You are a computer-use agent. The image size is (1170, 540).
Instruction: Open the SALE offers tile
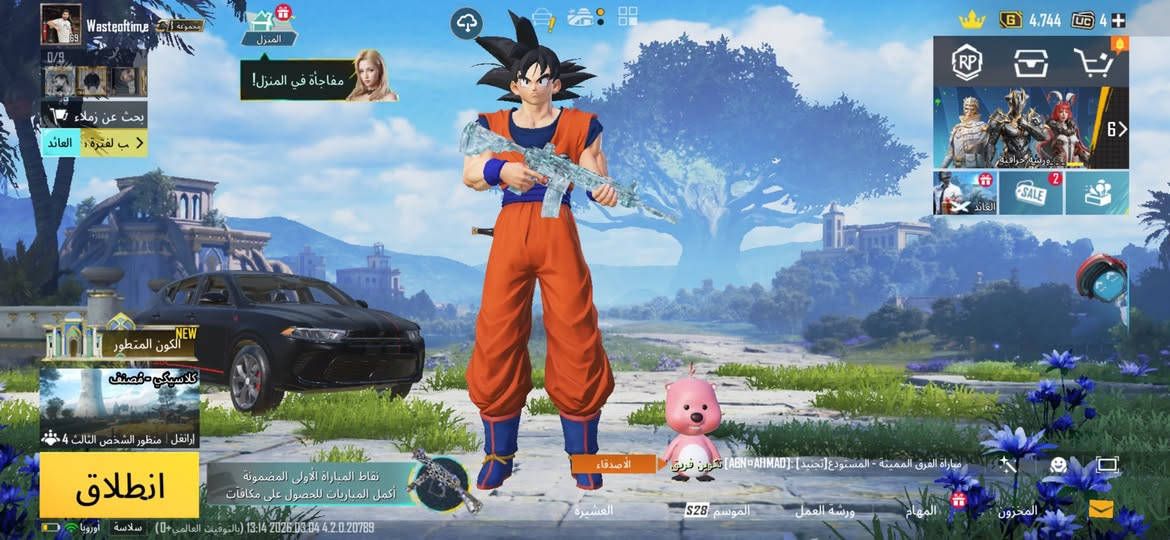pyautogui.click(x=1031, y=193)
